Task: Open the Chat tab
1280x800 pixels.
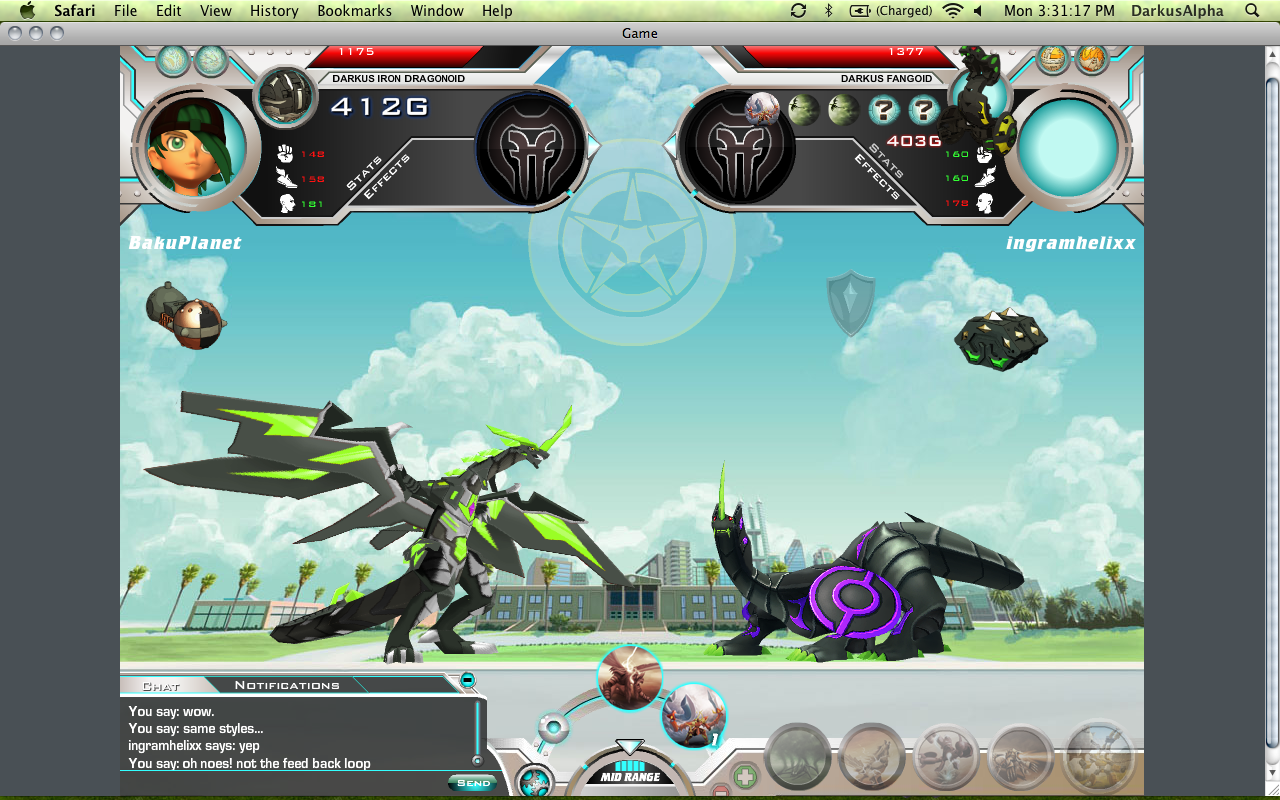Action: point(161,686)
